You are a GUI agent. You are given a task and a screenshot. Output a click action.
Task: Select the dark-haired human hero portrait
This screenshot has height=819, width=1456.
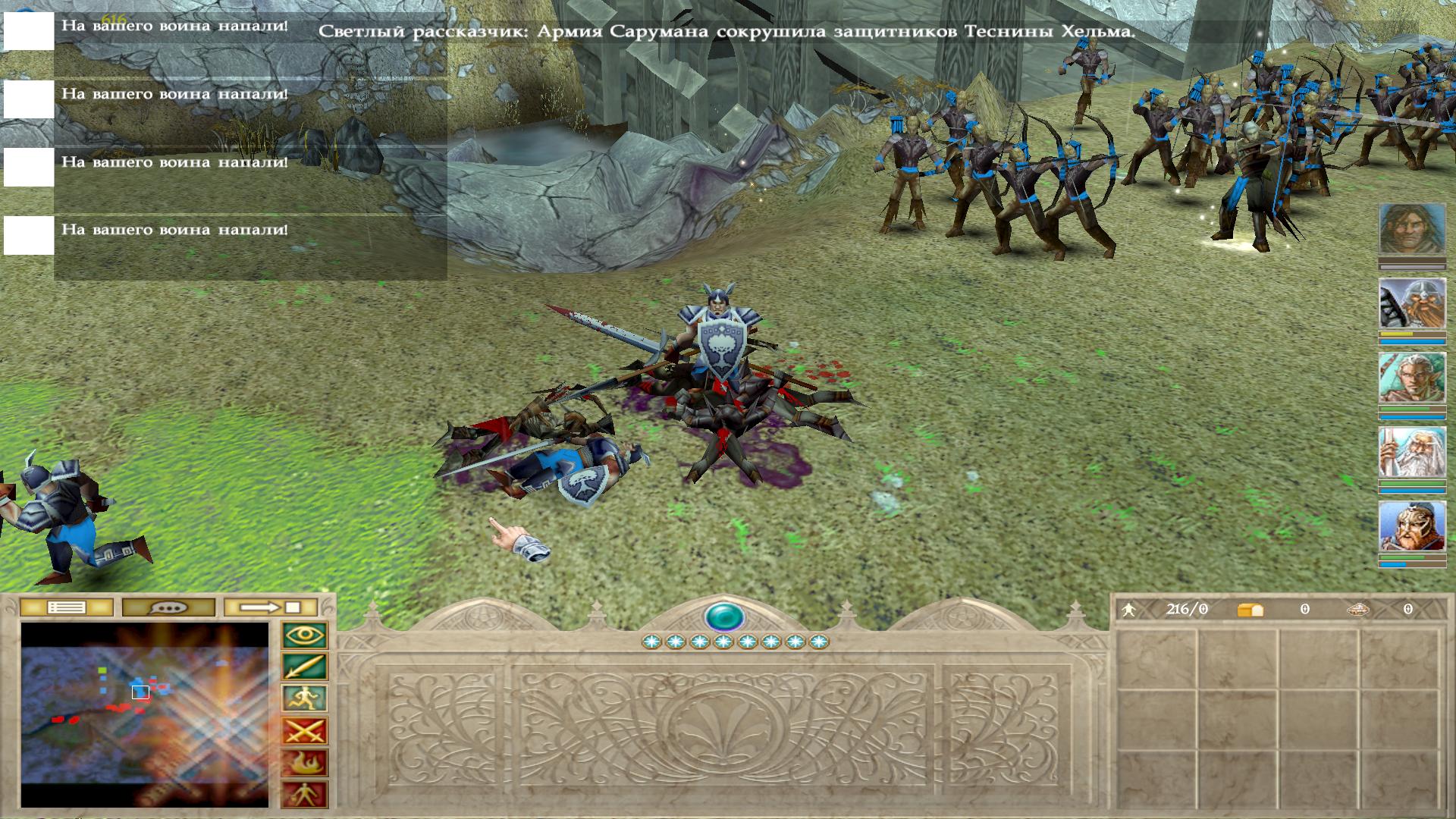[1411, 229]
